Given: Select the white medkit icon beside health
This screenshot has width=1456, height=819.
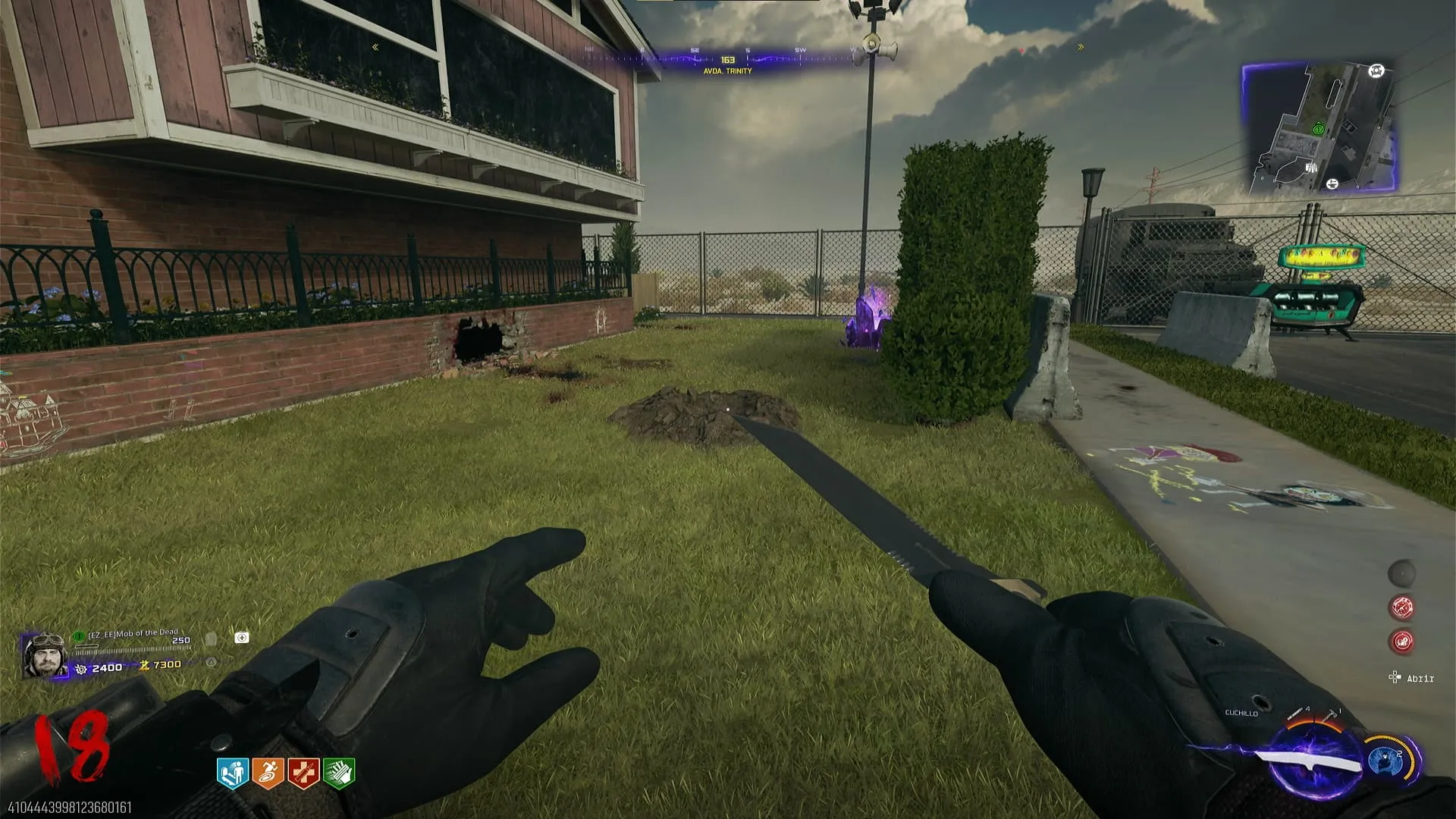Looking at the screenshot, I should click(242, 638).
